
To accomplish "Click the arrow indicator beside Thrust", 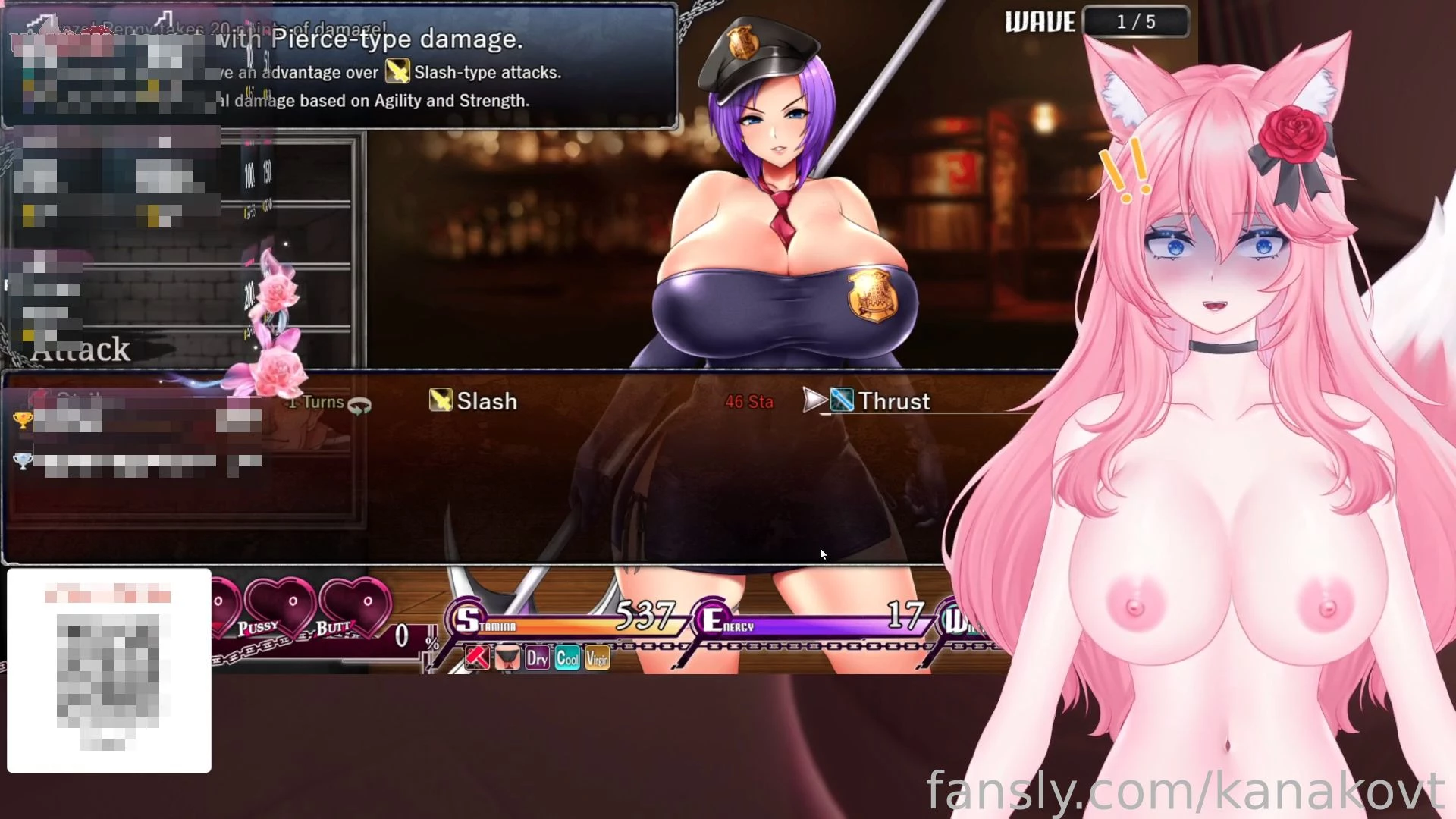I will click(x=813, y=400).
